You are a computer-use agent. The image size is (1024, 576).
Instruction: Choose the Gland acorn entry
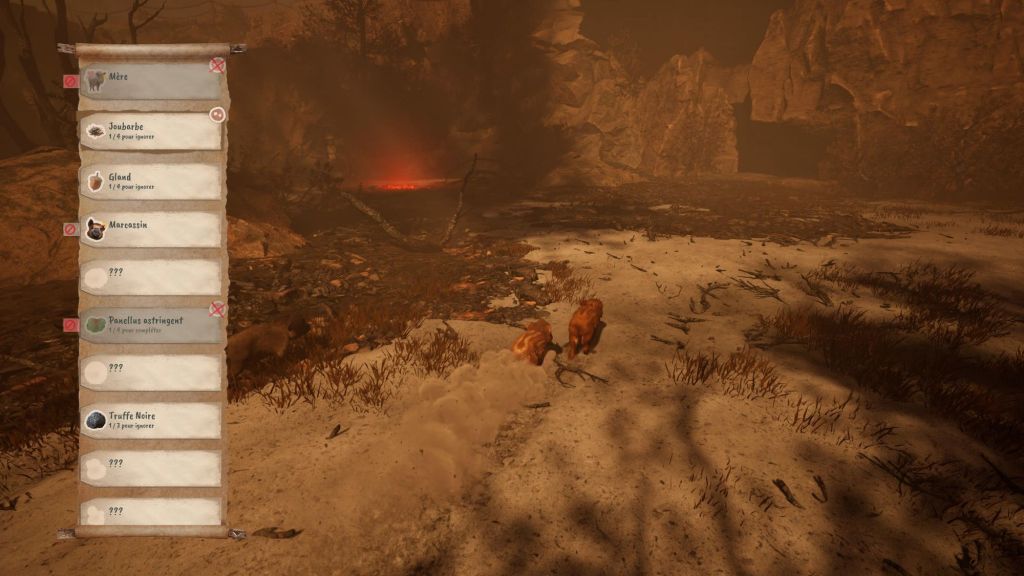[x=150, y=181]
